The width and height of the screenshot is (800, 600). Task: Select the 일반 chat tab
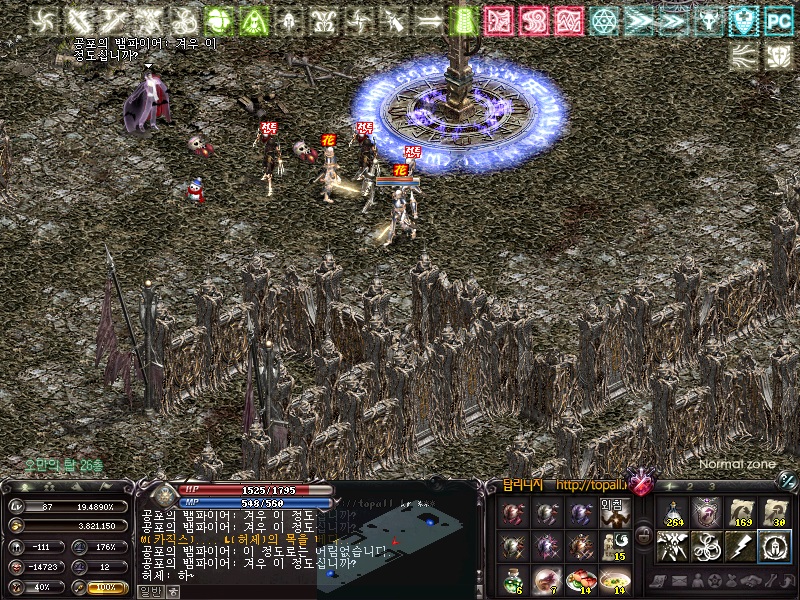150,591
